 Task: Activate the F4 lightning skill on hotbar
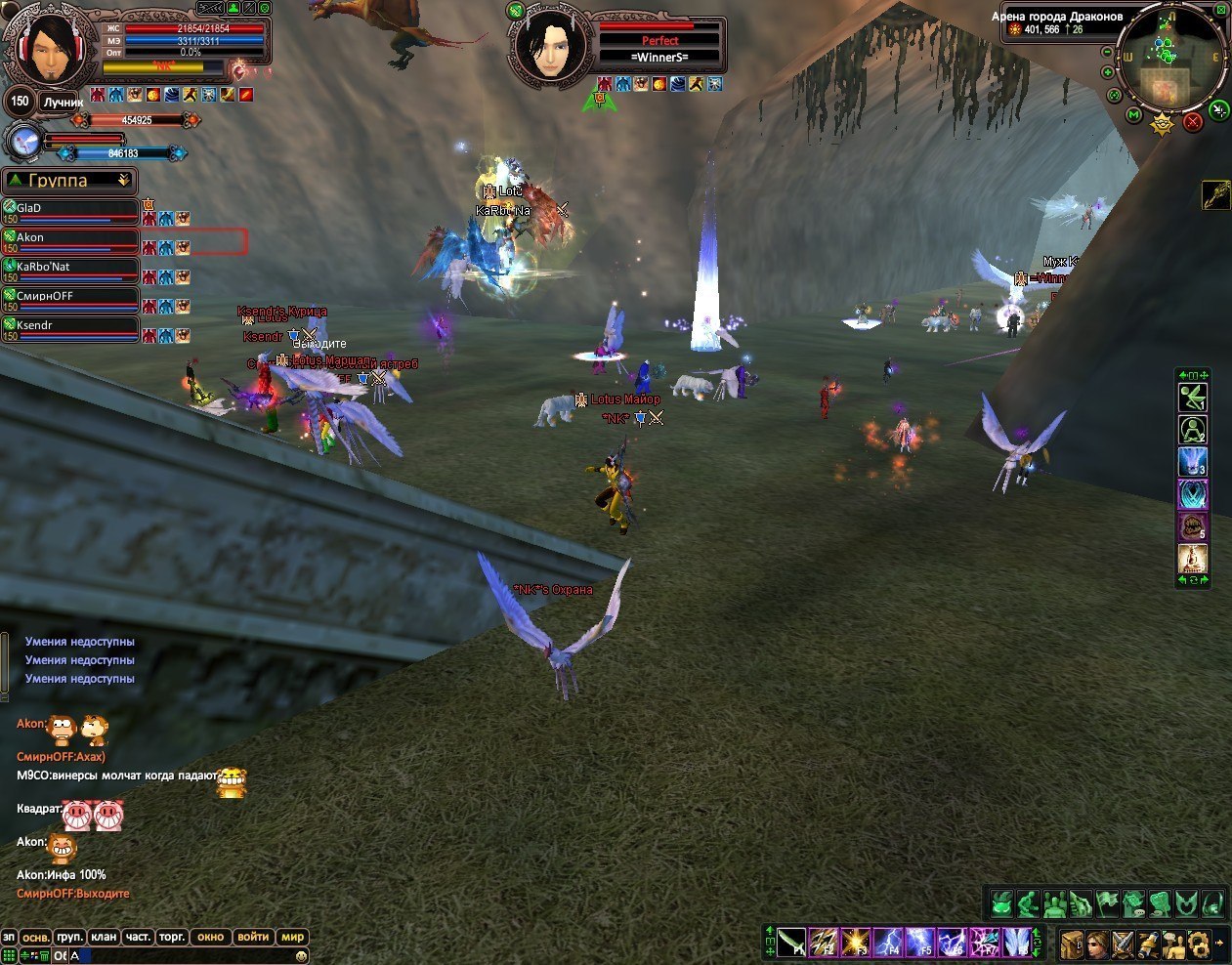coord(888,944)
